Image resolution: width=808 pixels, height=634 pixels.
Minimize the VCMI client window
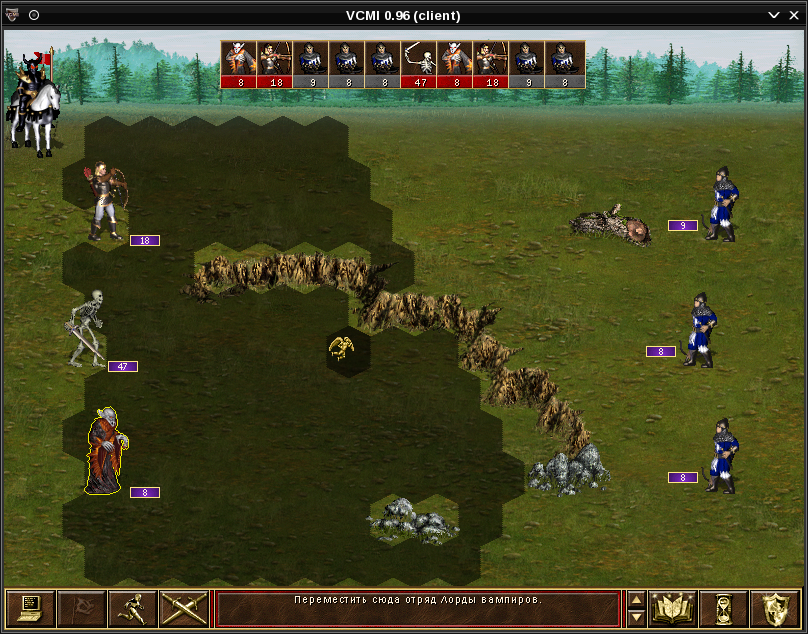coord(773,15)
